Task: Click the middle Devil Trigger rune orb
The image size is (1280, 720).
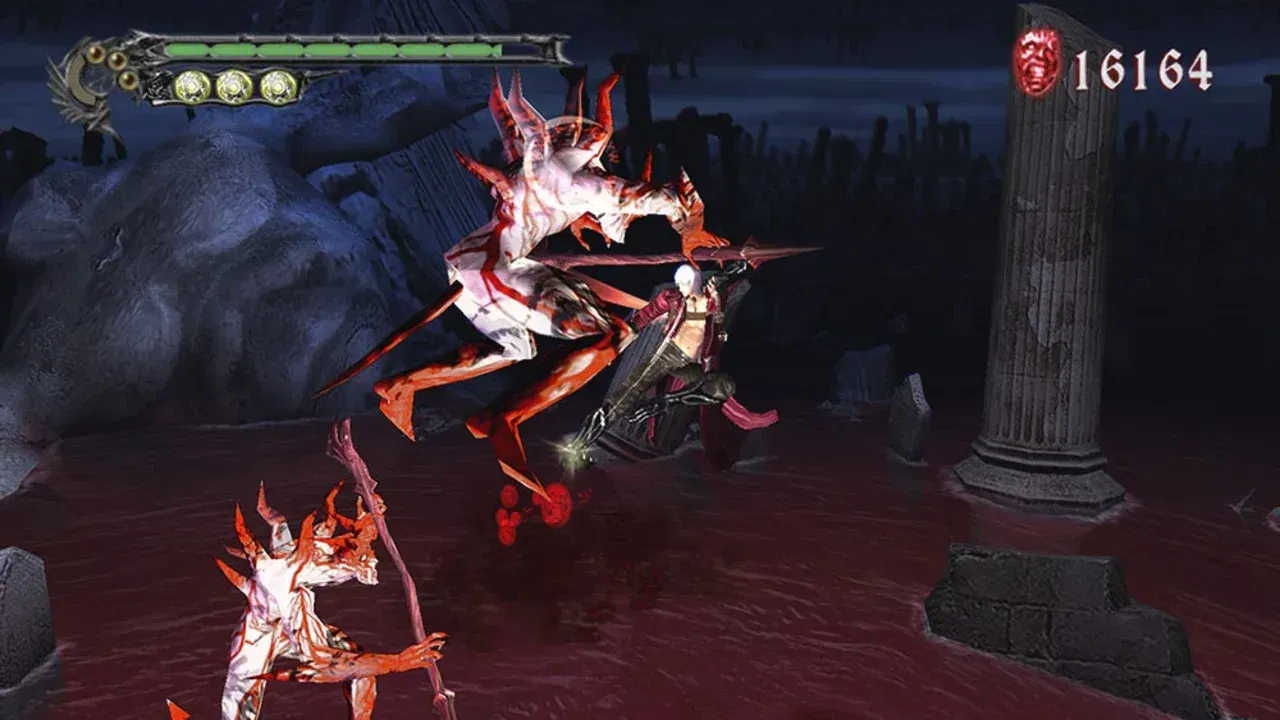Action: (x=232, y=85)
